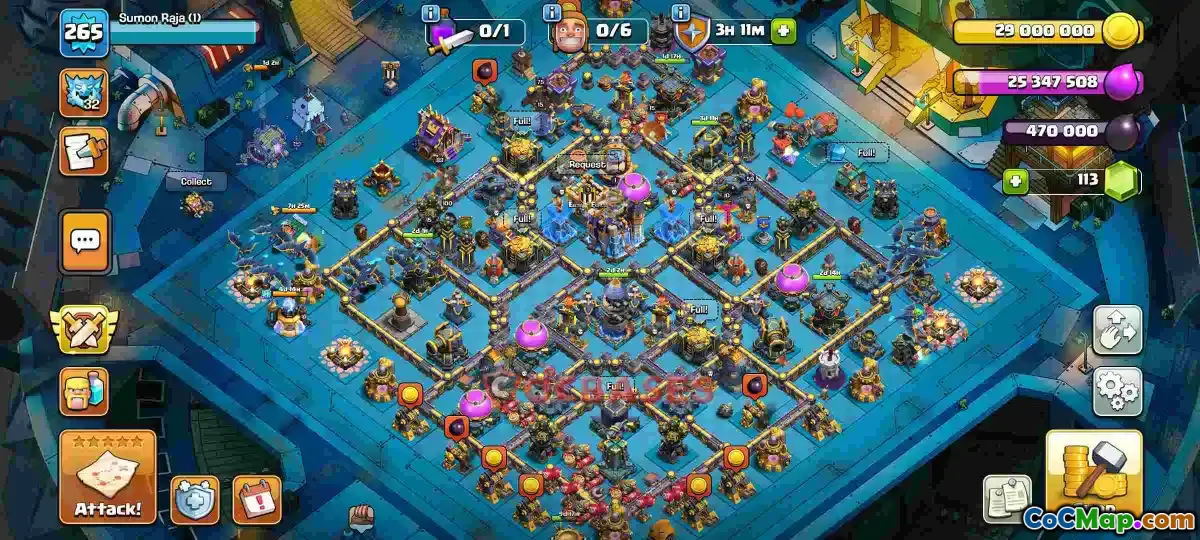Open the shield with plus cross button
Screen dimensions: 1200x540
[195, 498]
